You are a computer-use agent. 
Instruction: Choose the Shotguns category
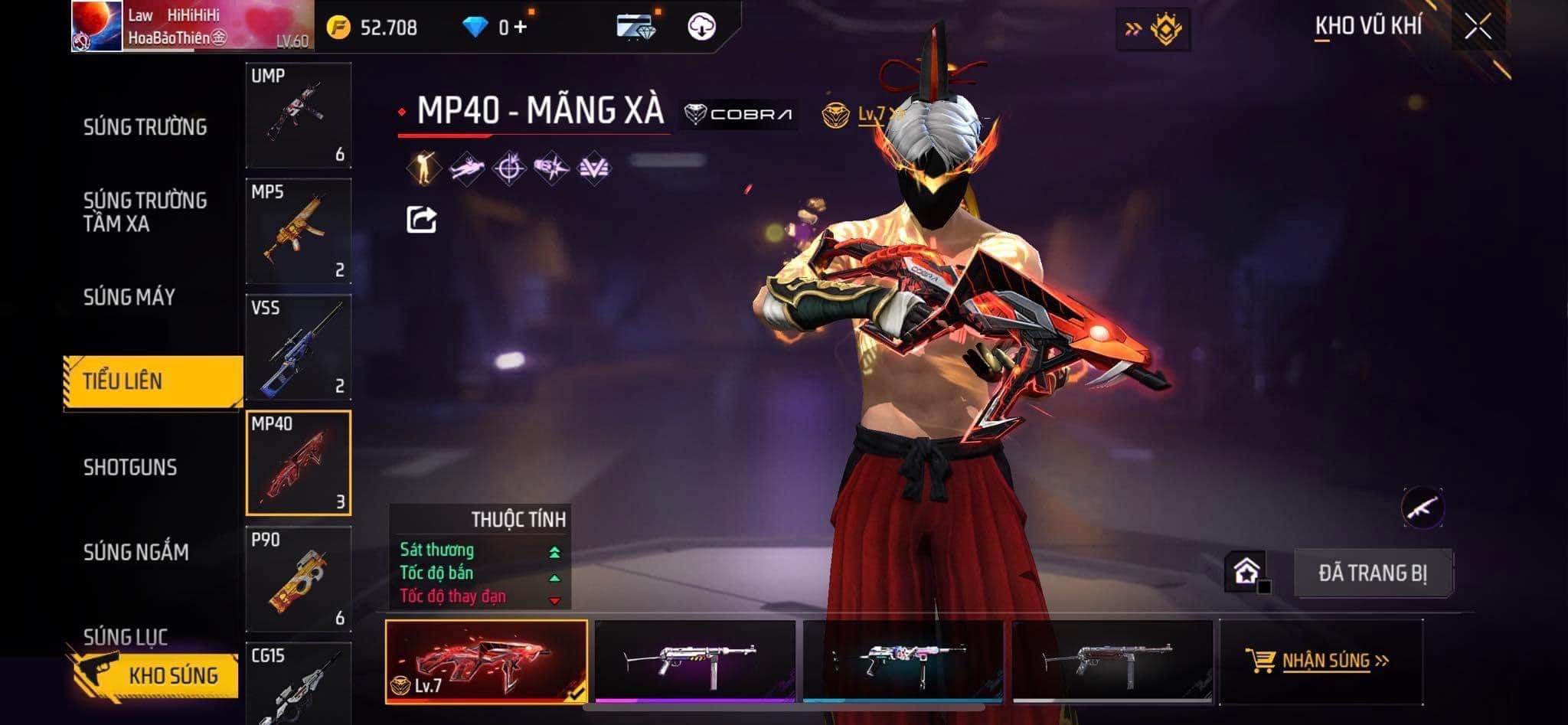pos(130,467)
